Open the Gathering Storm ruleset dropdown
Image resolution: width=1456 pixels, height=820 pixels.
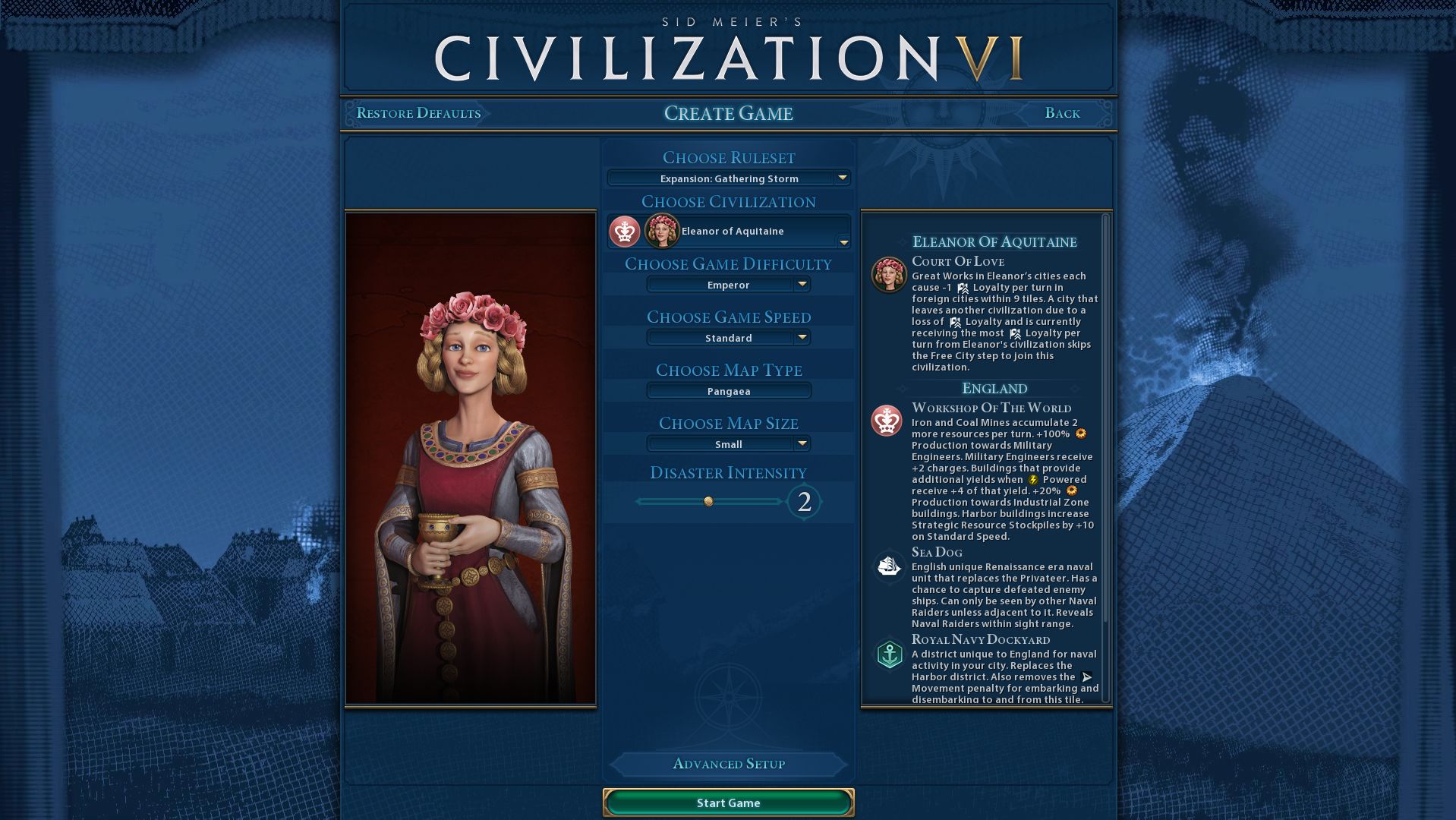coord(729,178)
